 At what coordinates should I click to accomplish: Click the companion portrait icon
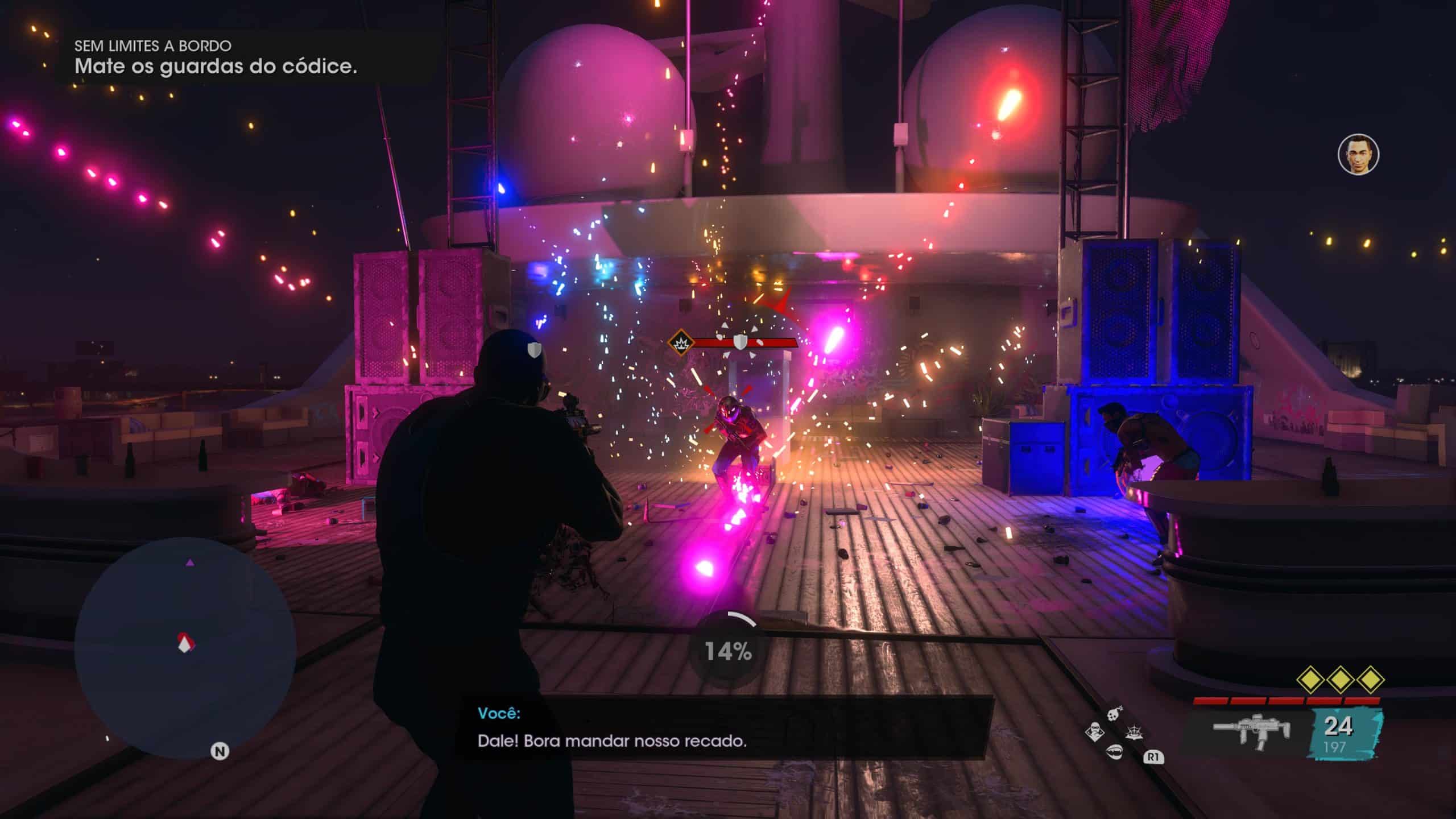tap(1358, 154)
